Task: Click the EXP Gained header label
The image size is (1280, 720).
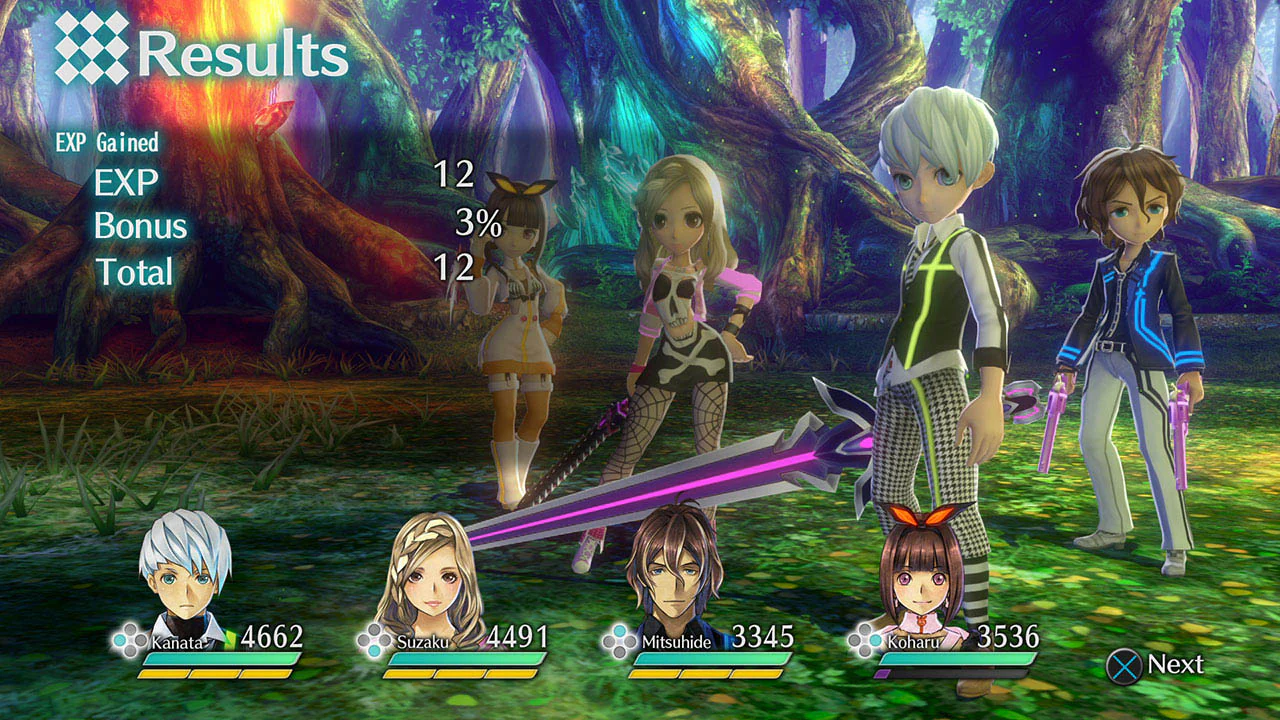Action: pyautogui.click(x=107, y=142)
